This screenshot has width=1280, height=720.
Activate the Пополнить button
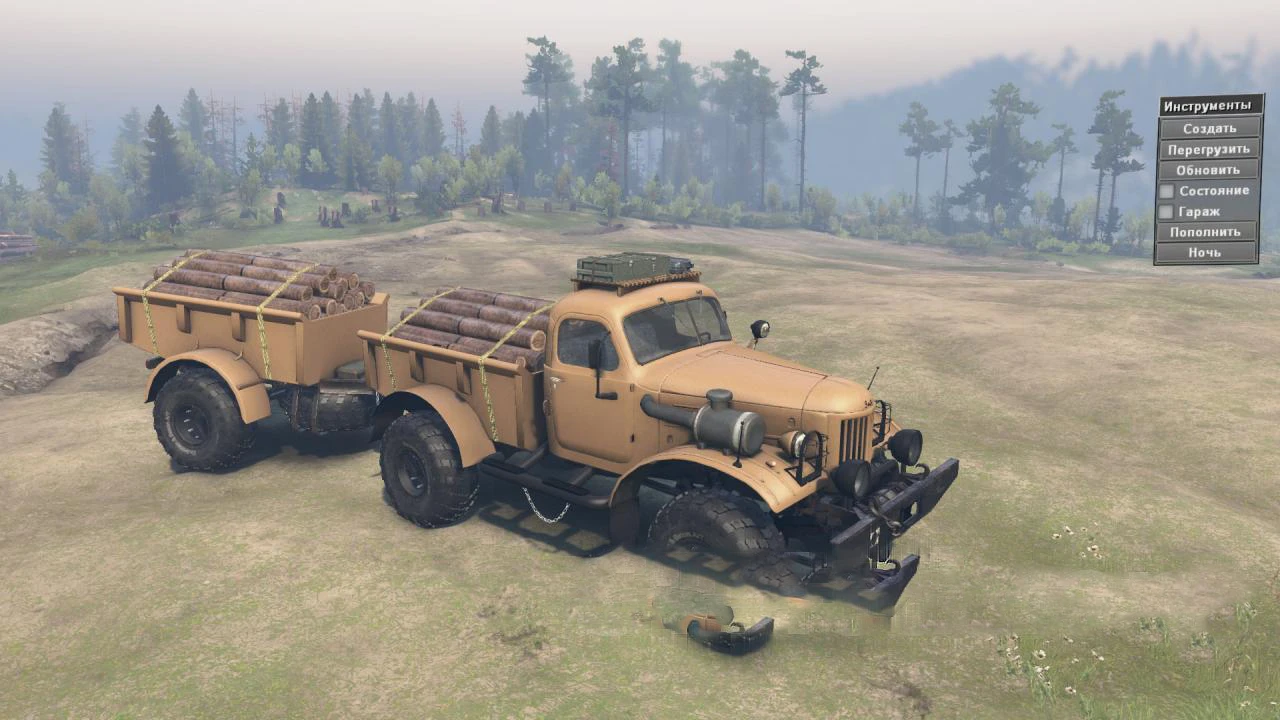[1208, 232]
